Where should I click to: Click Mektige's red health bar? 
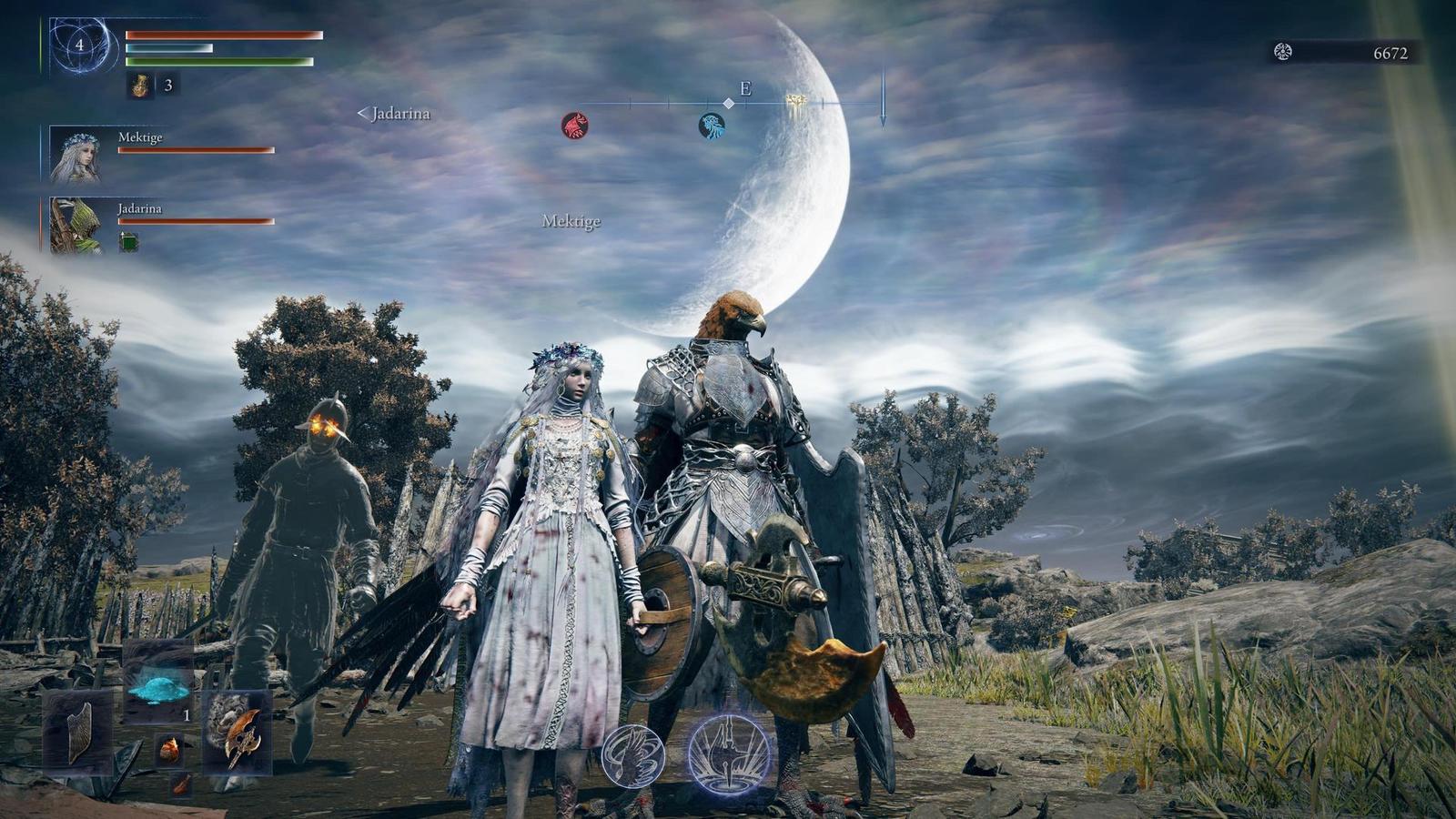point(195,148)
